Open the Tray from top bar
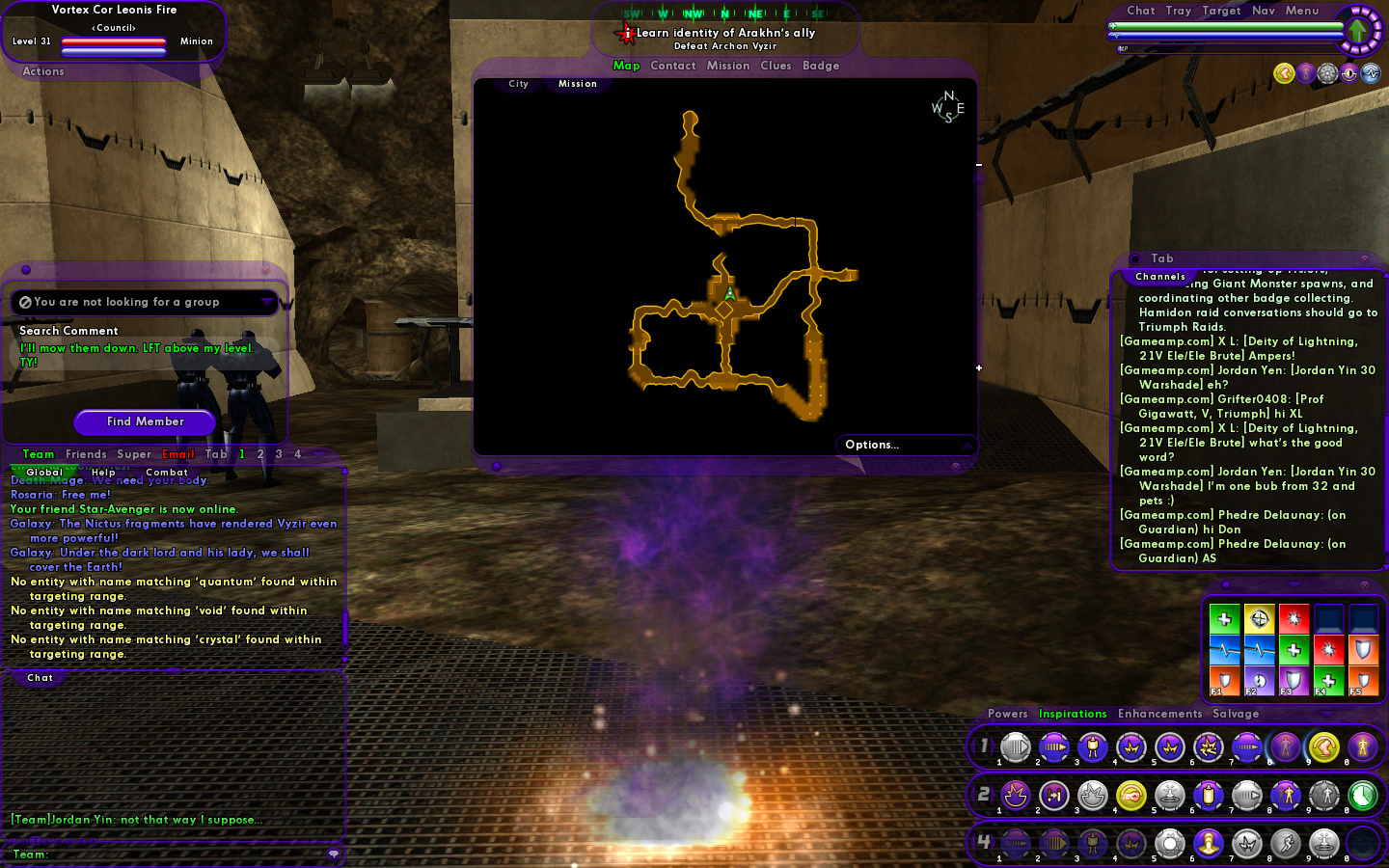This screenshot has width=1389, height=868. coord(1178,11)
